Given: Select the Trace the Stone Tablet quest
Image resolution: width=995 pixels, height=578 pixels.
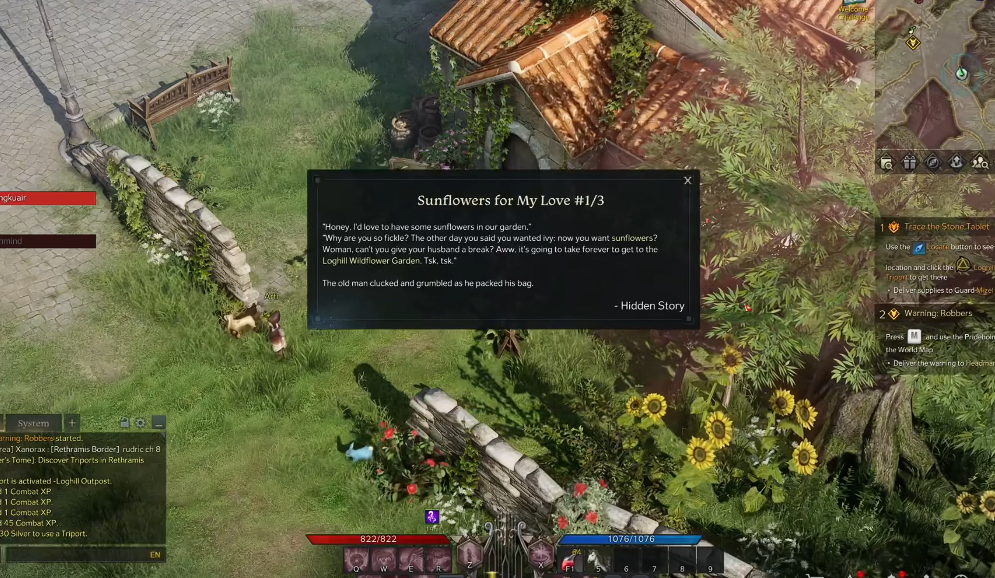Looking at the screenshot, I should [x=946, y=227].
